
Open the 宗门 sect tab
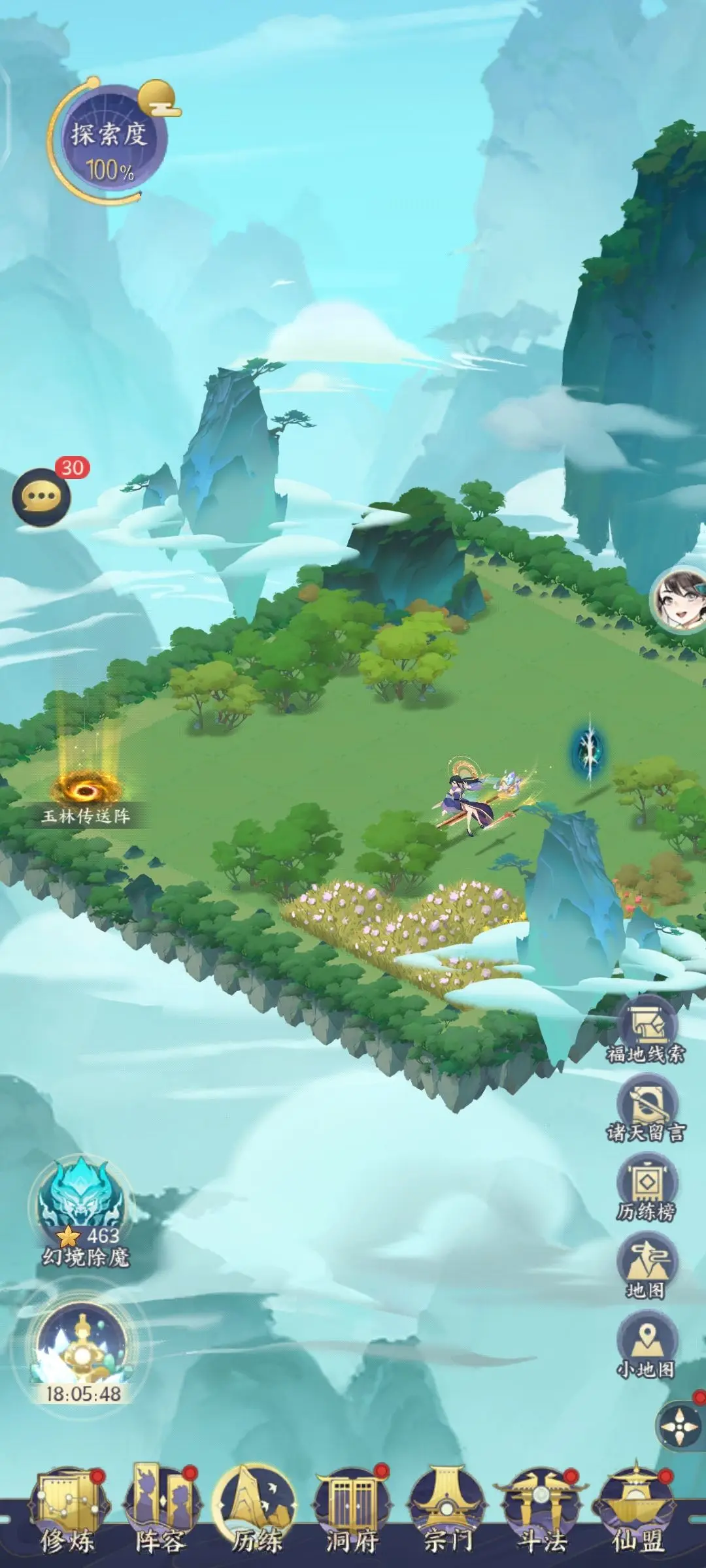point(447,1516)
